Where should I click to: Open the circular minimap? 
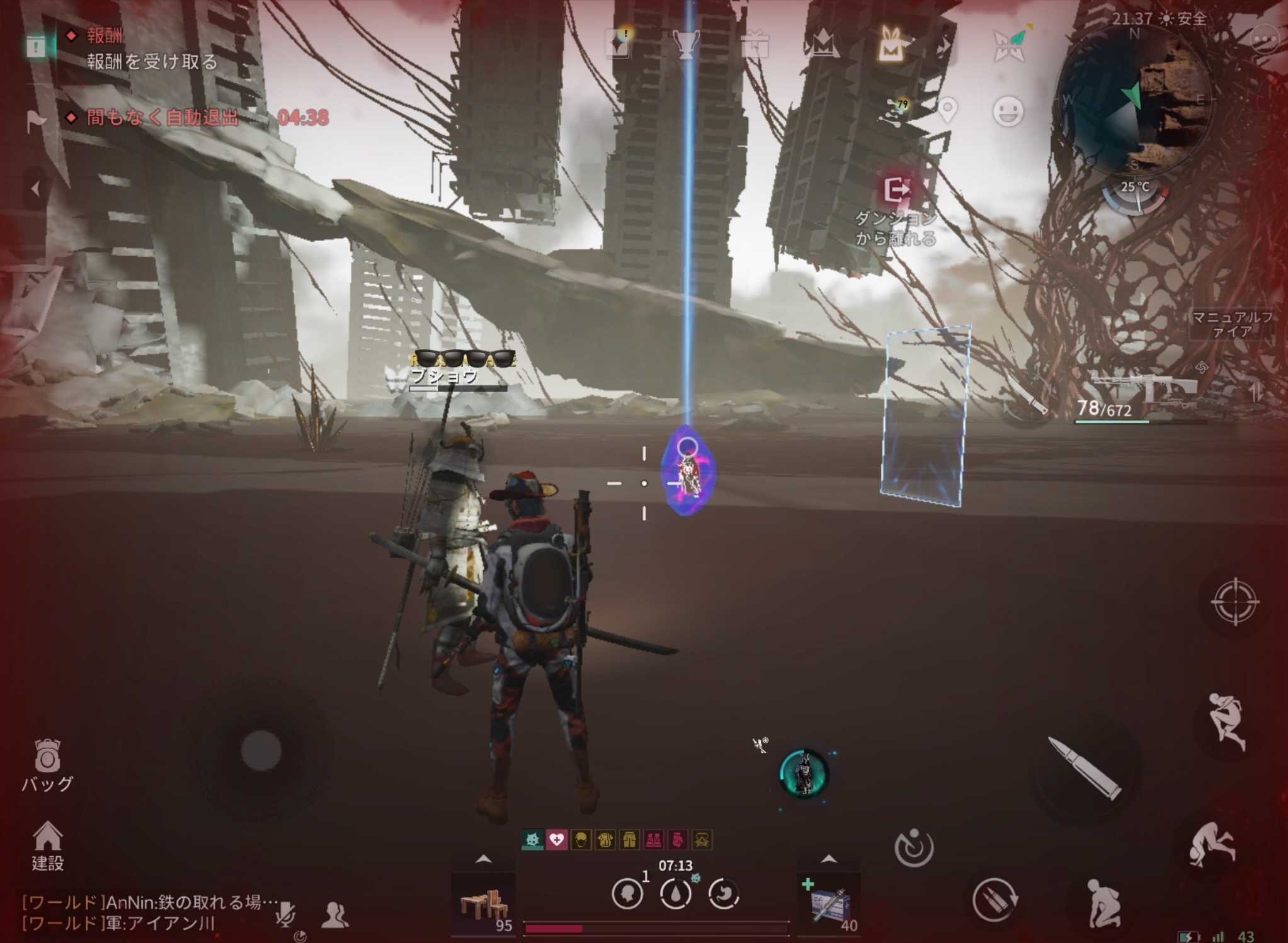(x=1134, y=101)
